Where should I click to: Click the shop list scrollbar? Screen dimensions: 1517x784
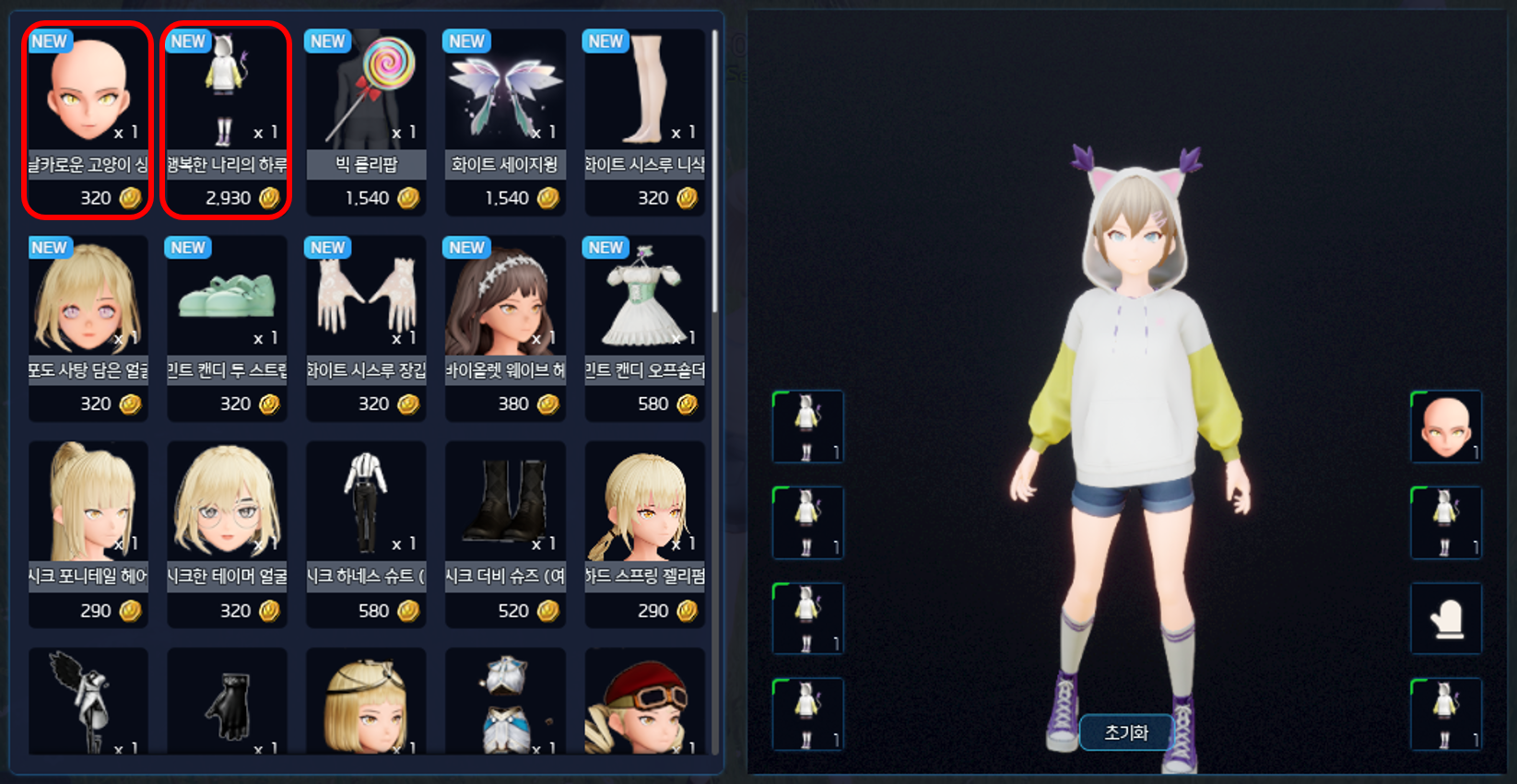click(715, 175)
